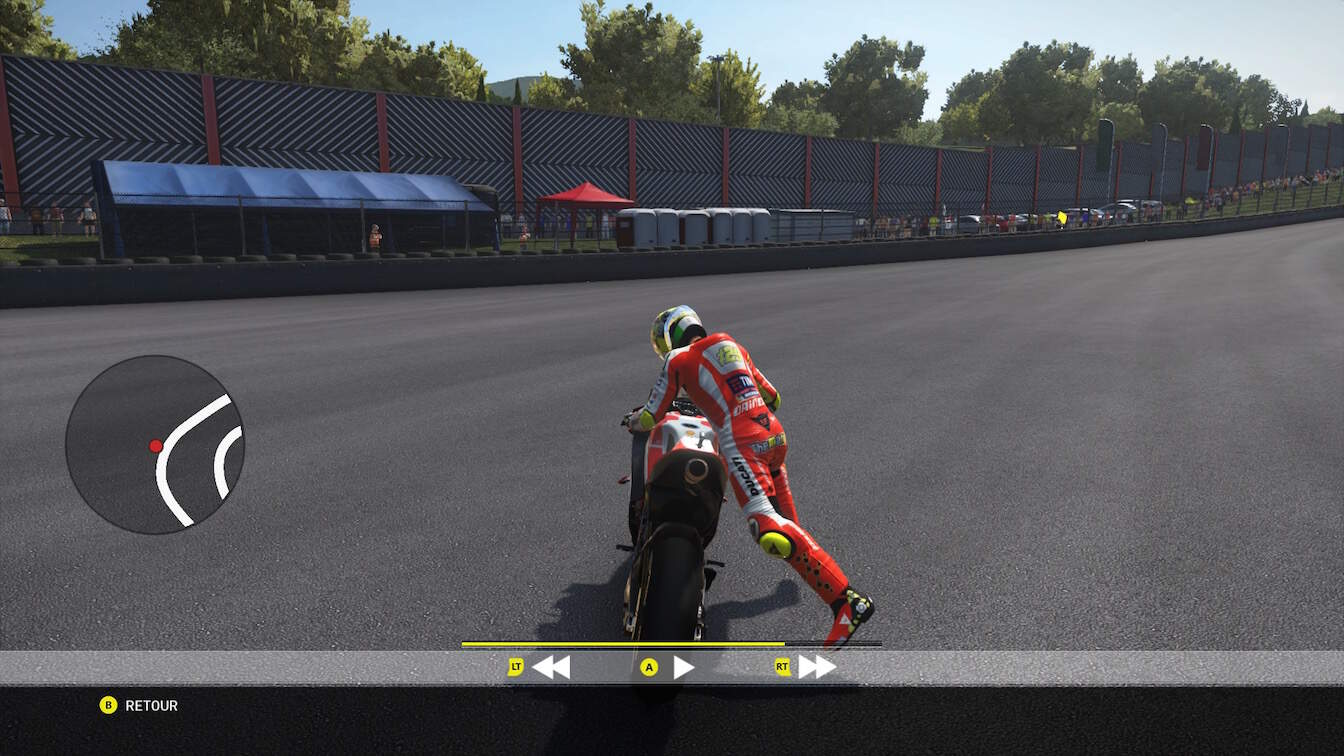Fast-forward the replay with the double-arrow
This screenshot has height=756, width=1344.
pyautogui.click(x=816, y=667)
